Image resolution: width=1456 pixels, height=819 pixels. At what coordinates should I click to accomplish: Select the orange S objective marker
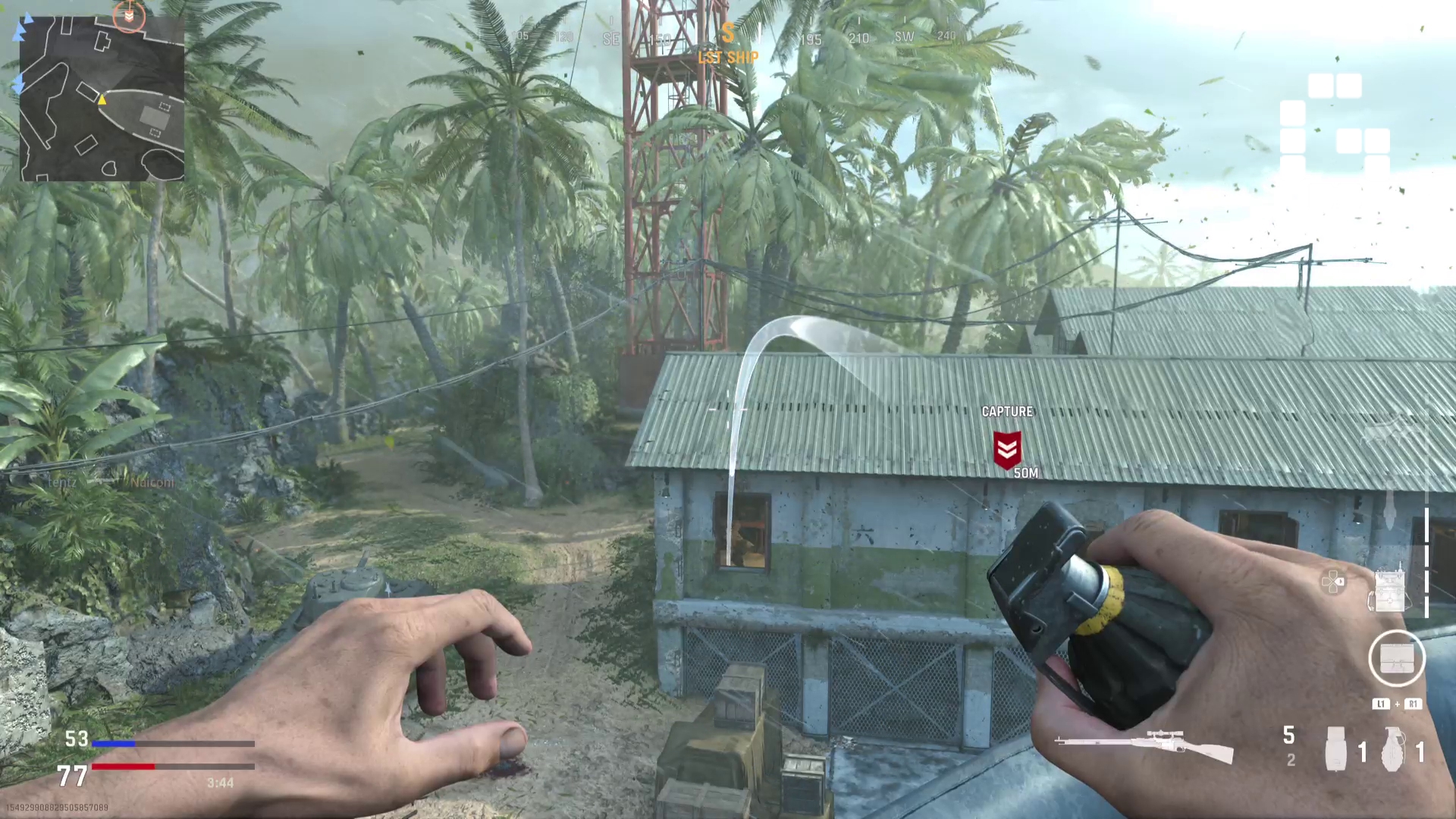click(728, 33)
